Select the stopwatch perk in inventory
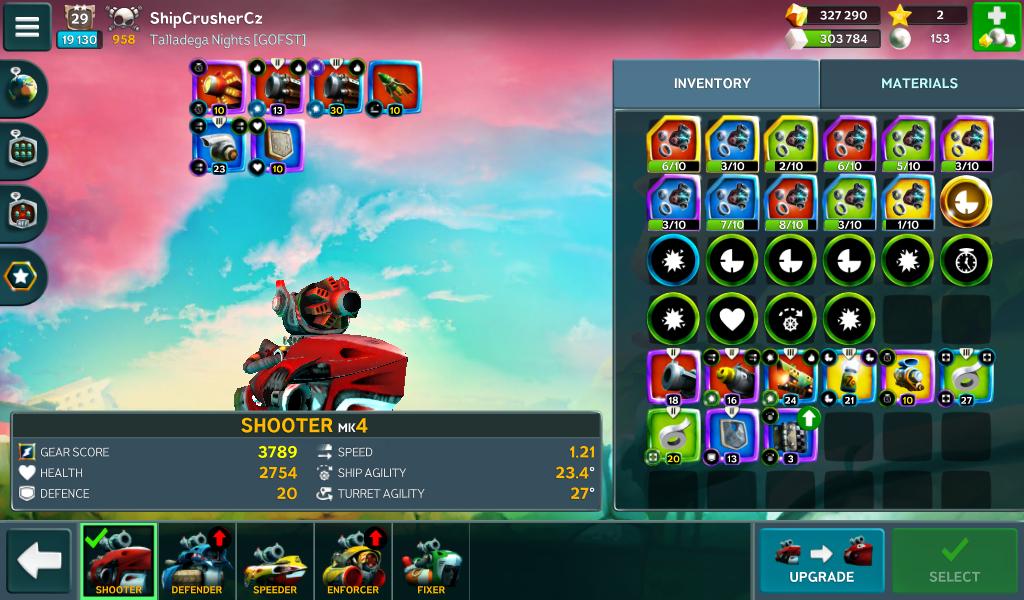Viewport: 1024px width, 600px height. [x=966, y=261]
